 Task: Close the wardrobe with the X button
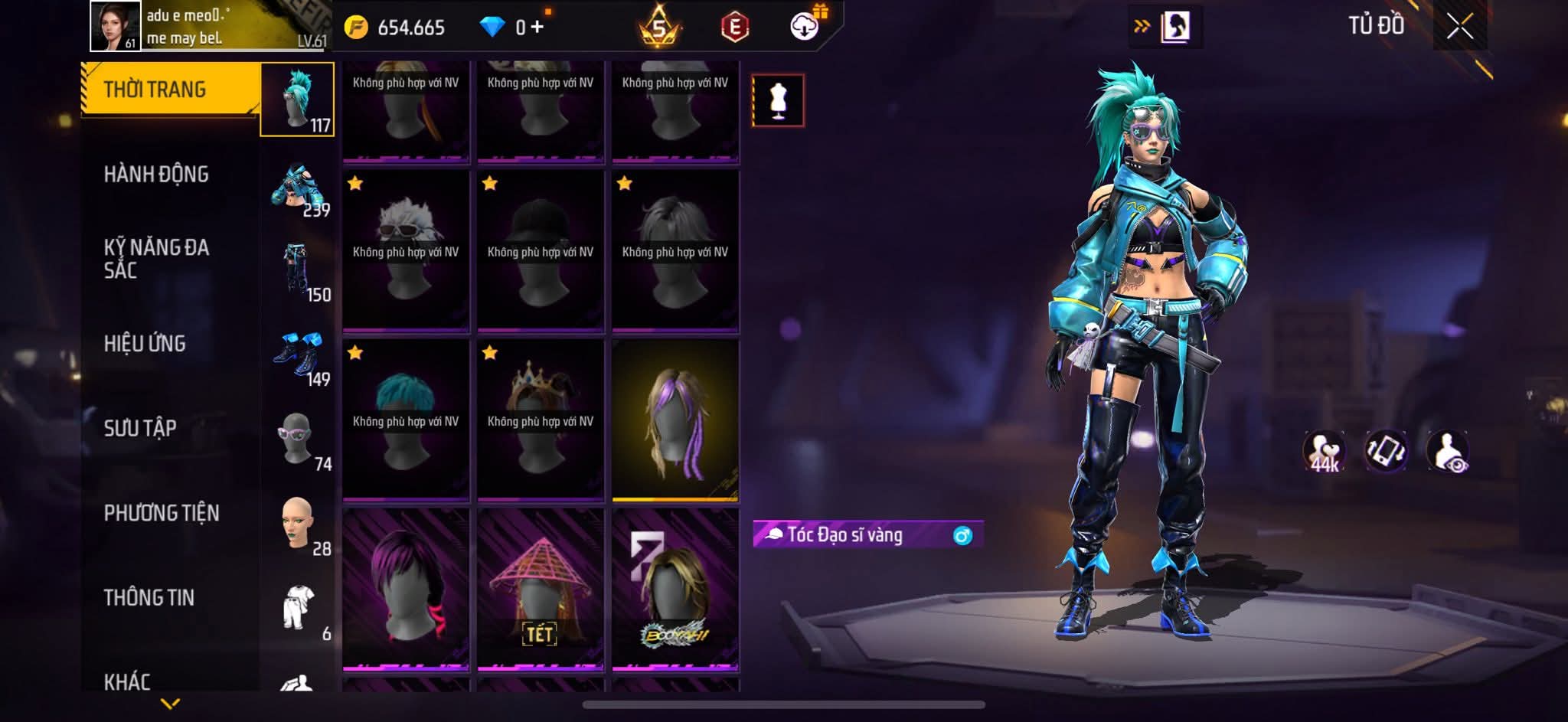pyautogui.click(x=1459, y=28)
